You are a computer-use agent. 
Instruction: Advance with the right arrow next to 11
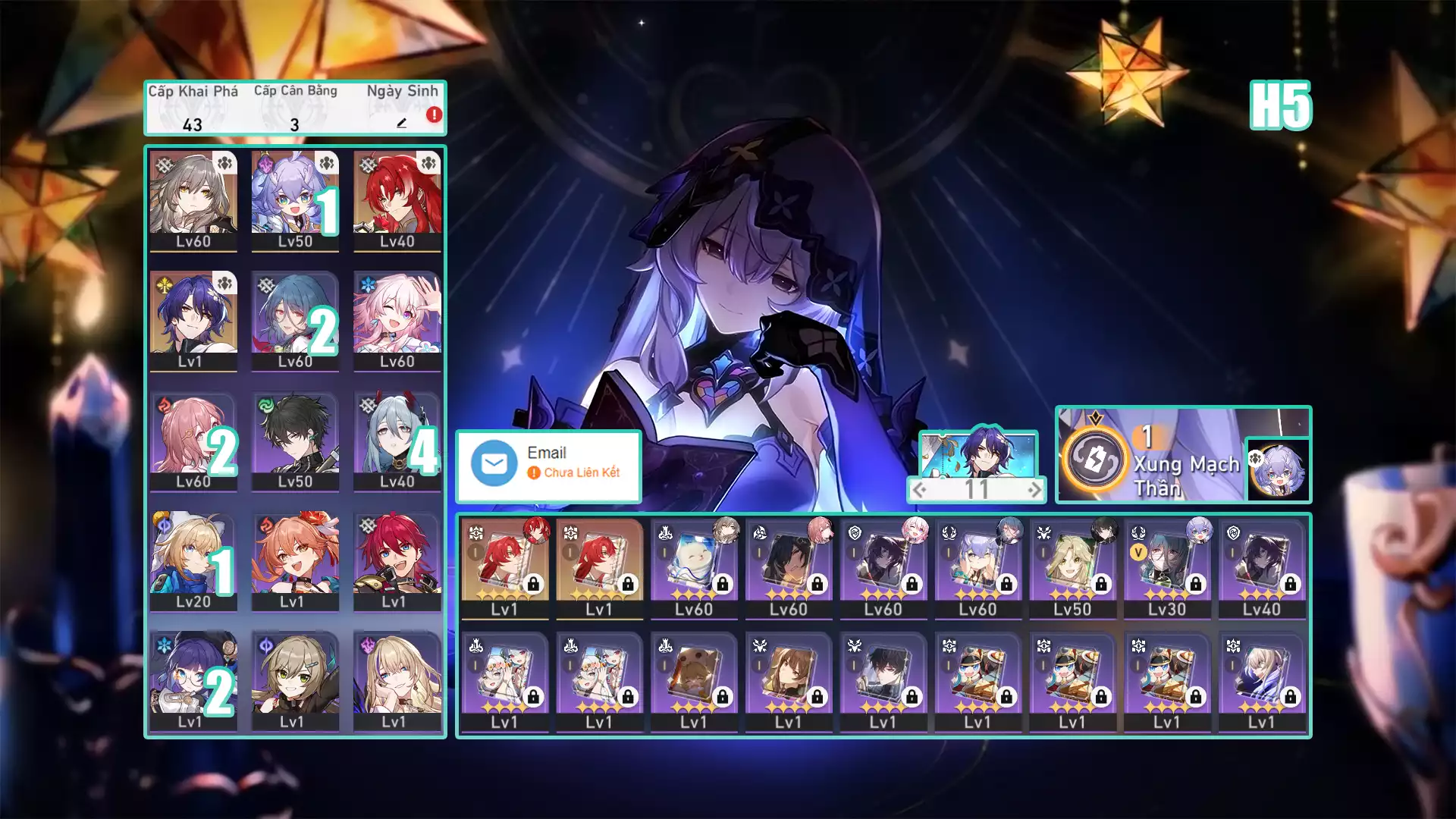coord(1034,490)
